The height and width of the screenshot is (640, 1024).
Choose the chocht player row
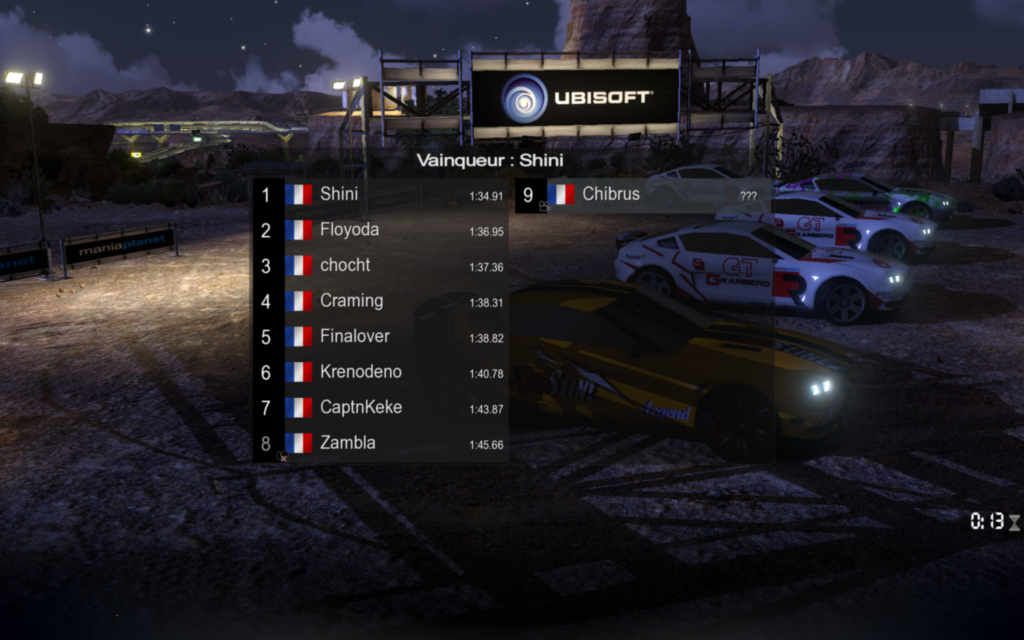tap(380, 266)
